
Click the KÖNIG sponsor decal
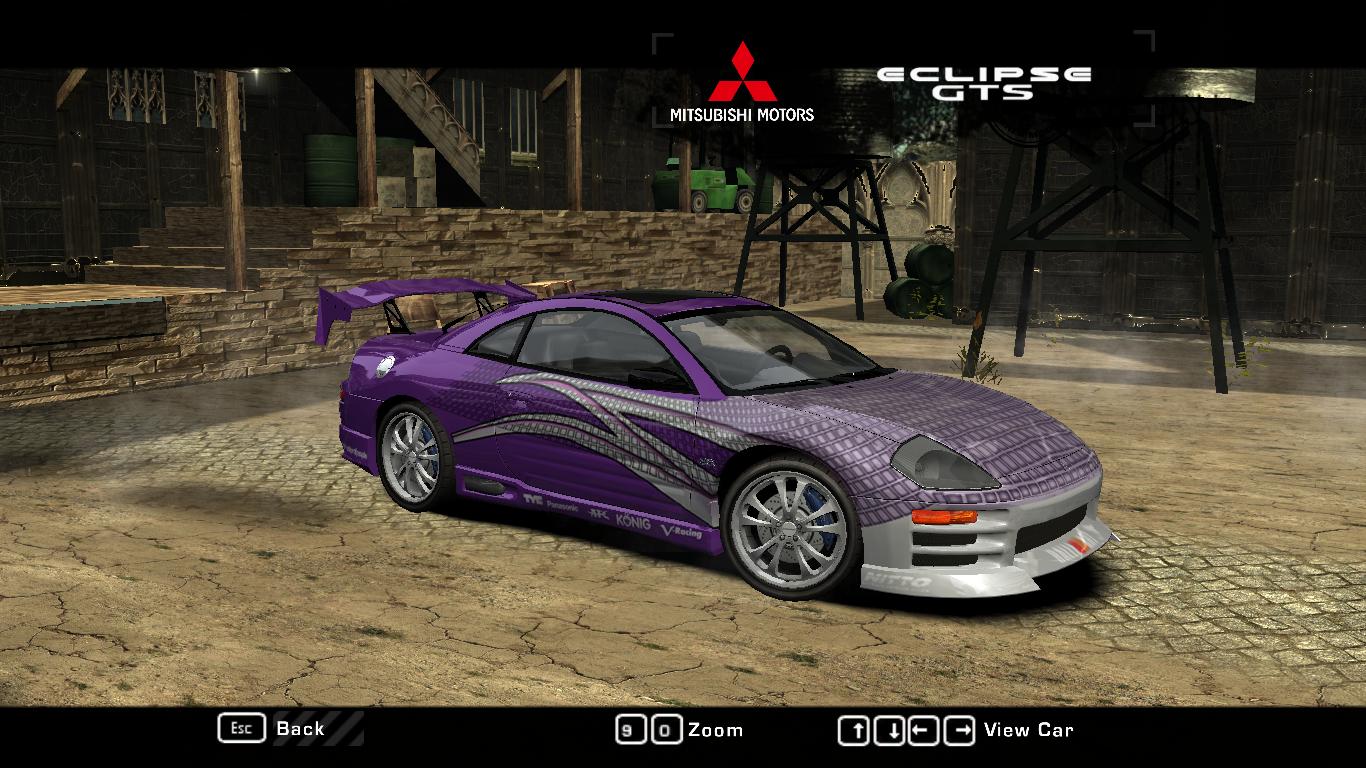(x=632, y=521)
